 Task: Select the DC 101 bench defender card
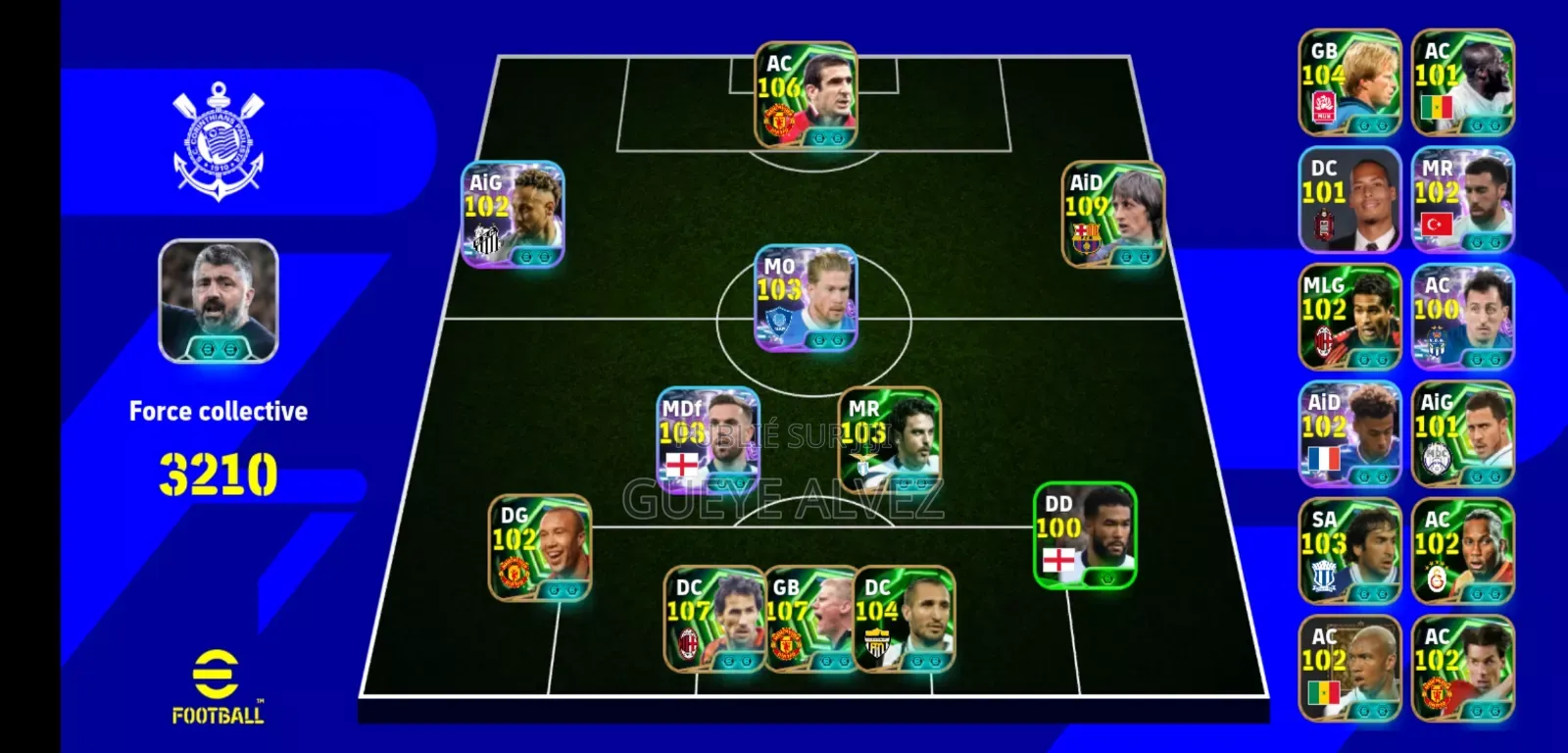pos(1350,199)
